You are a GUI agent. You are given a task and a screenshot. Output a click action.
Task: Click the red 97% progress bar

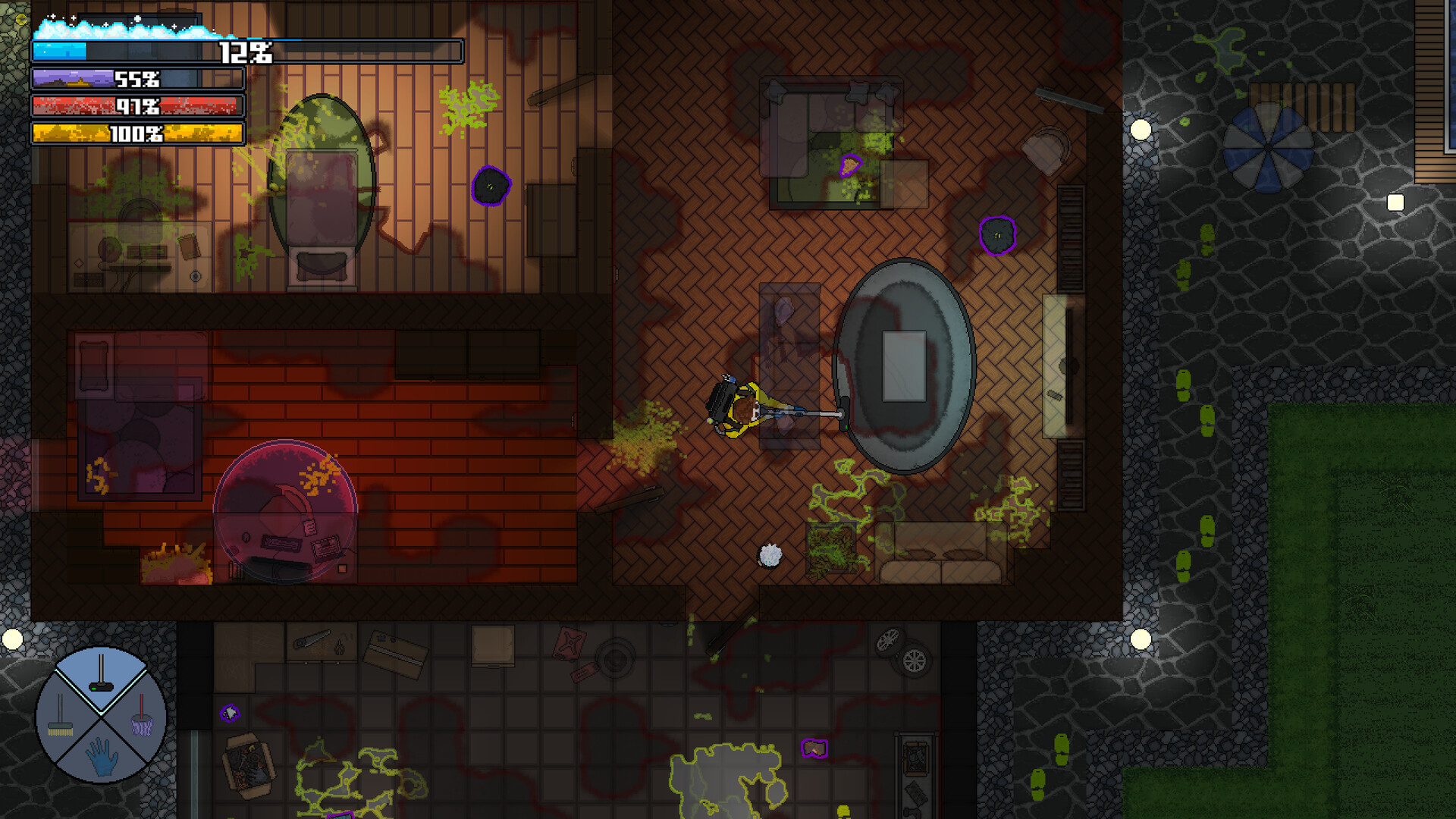[136, 107]
